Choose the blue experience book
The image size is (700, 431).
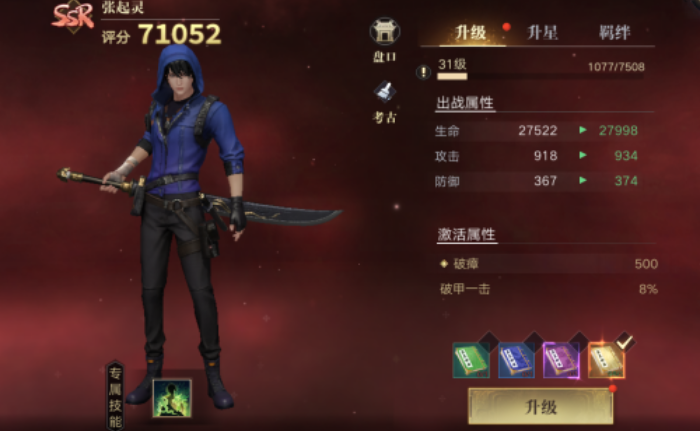pyautogui.click(x=516, y=360)
